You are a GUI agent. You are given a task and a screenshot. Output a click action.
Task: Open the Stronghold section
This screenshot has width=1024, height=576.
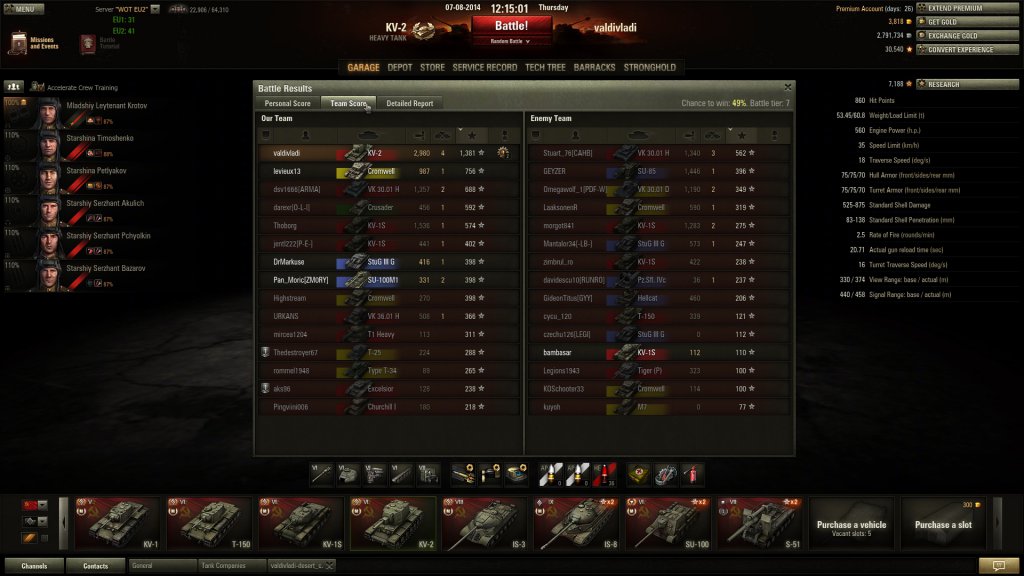650,67
